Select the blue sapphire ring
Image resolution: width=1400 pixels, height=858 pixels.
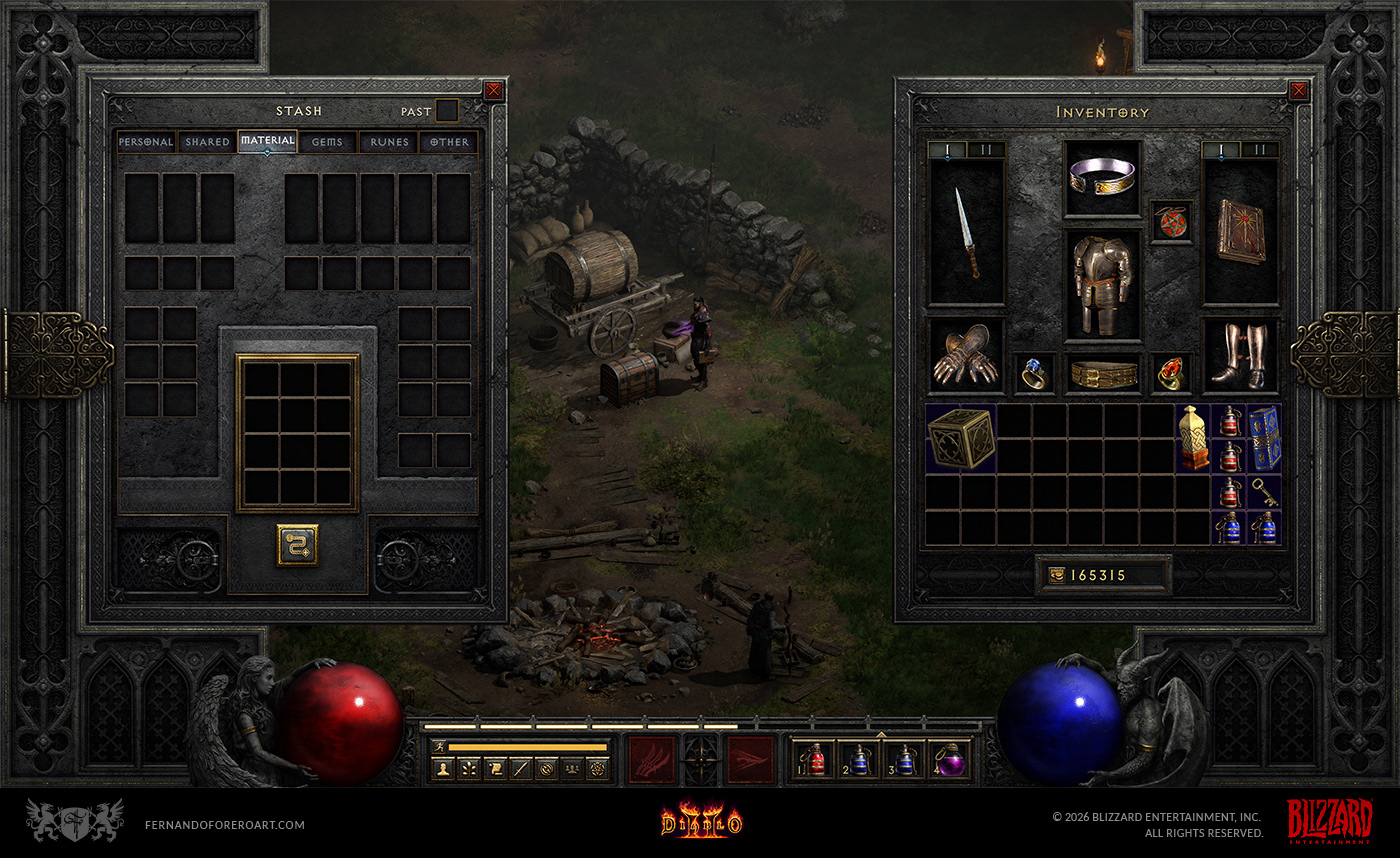[x=1034, y=372]
